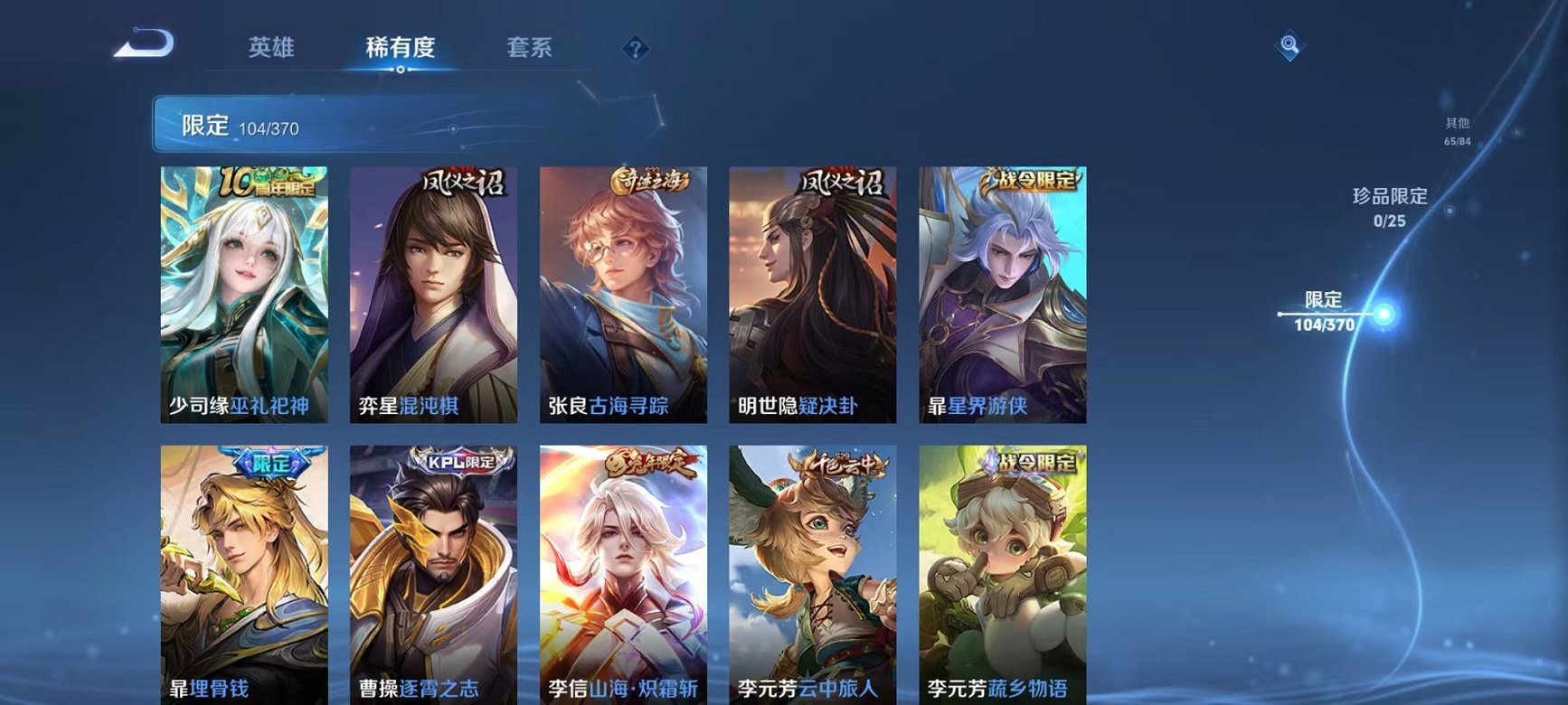Open 李元芳's 云中旅人 skin
The width and height of the screenshot is (1568, 705).
pyautogui.click(x=813, y=569)
